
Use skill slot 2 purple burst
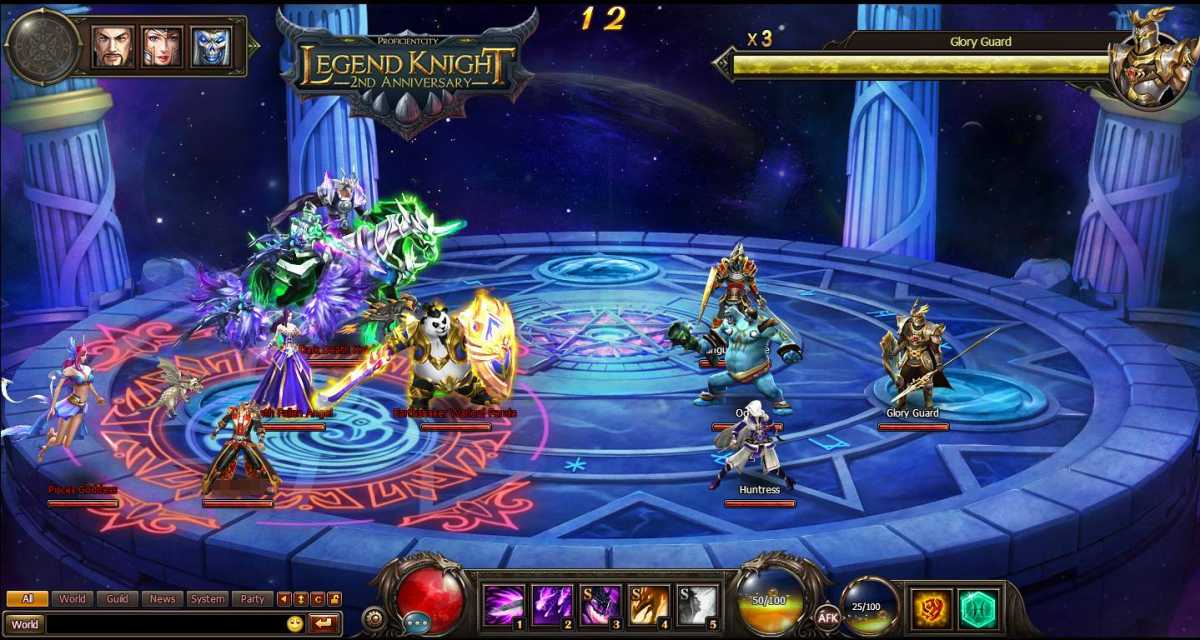[x=552, y=605]
